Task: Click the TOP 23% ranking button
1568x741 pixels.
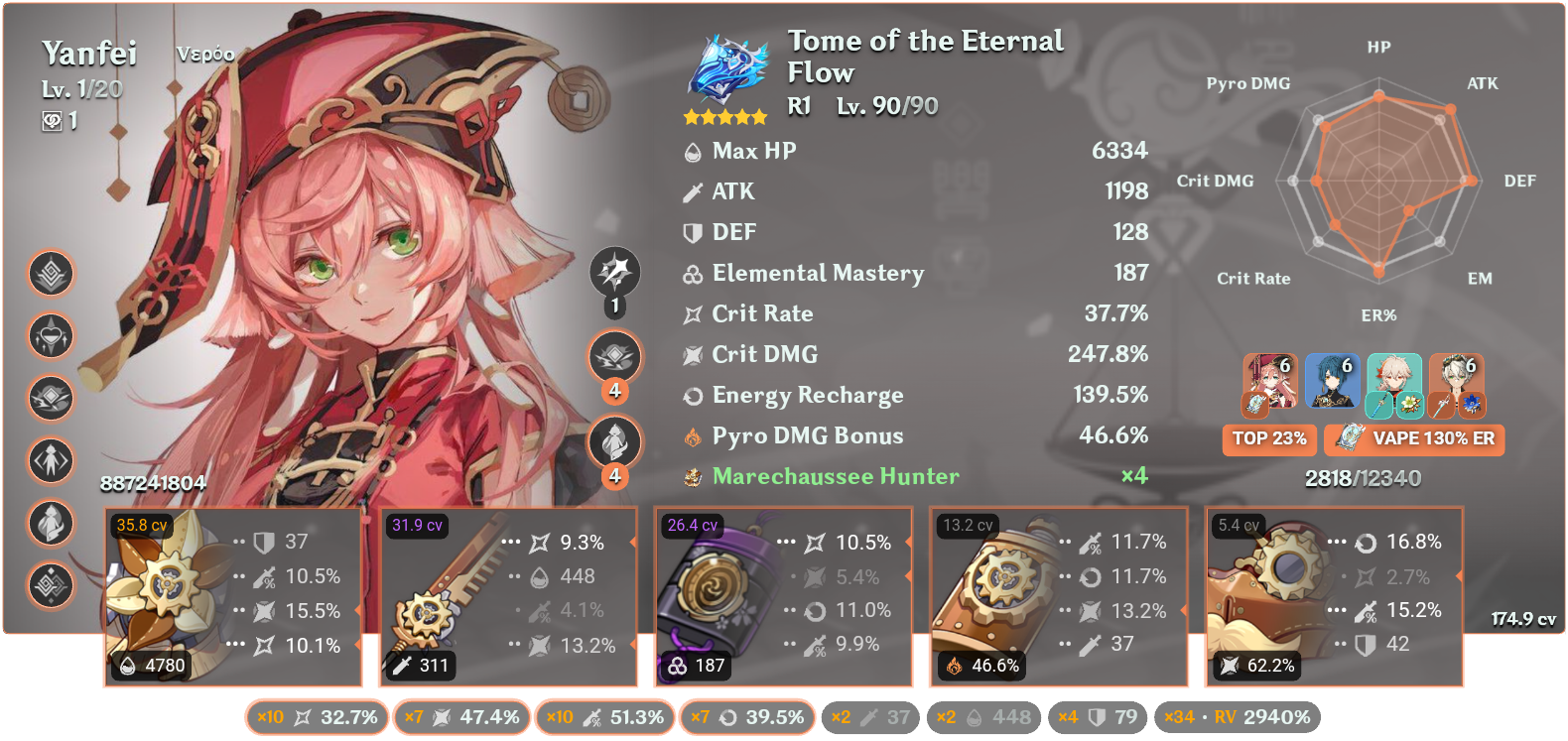Action: click(x=1269, y=439)
